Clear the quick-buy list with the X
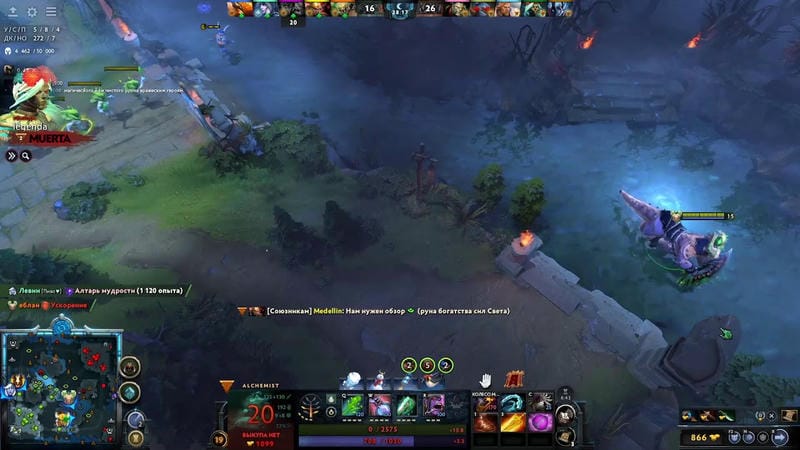This screenshot has width=800, height=450. tap(772, 415)
